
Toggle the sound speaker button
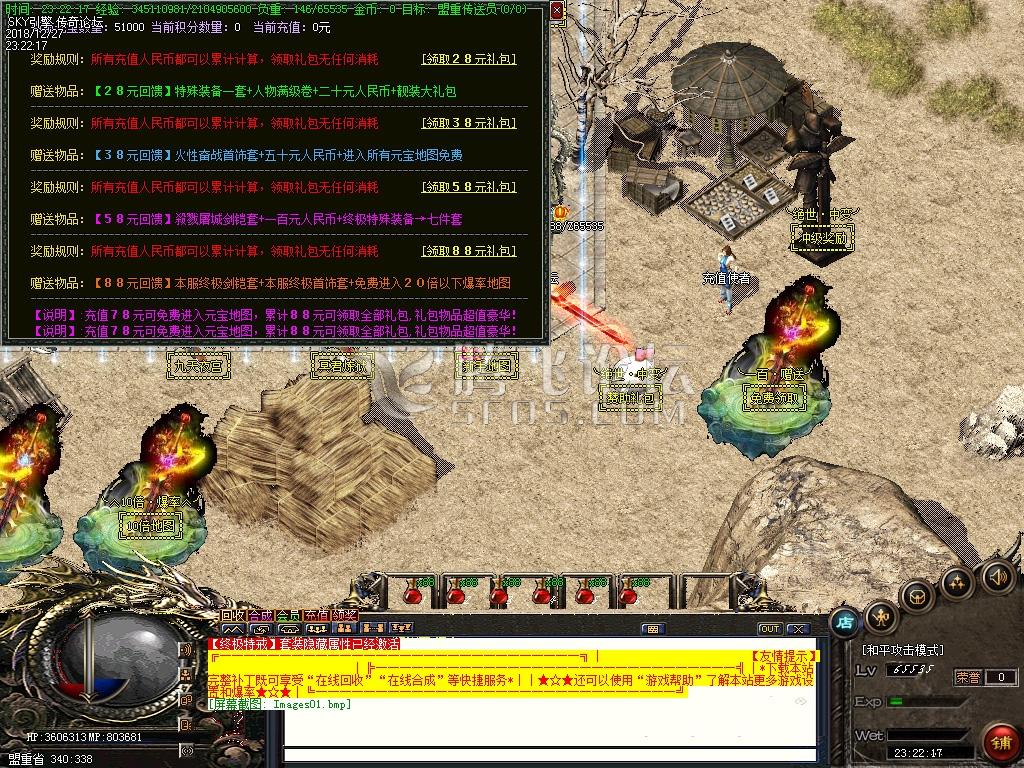[x=996, y=577]
